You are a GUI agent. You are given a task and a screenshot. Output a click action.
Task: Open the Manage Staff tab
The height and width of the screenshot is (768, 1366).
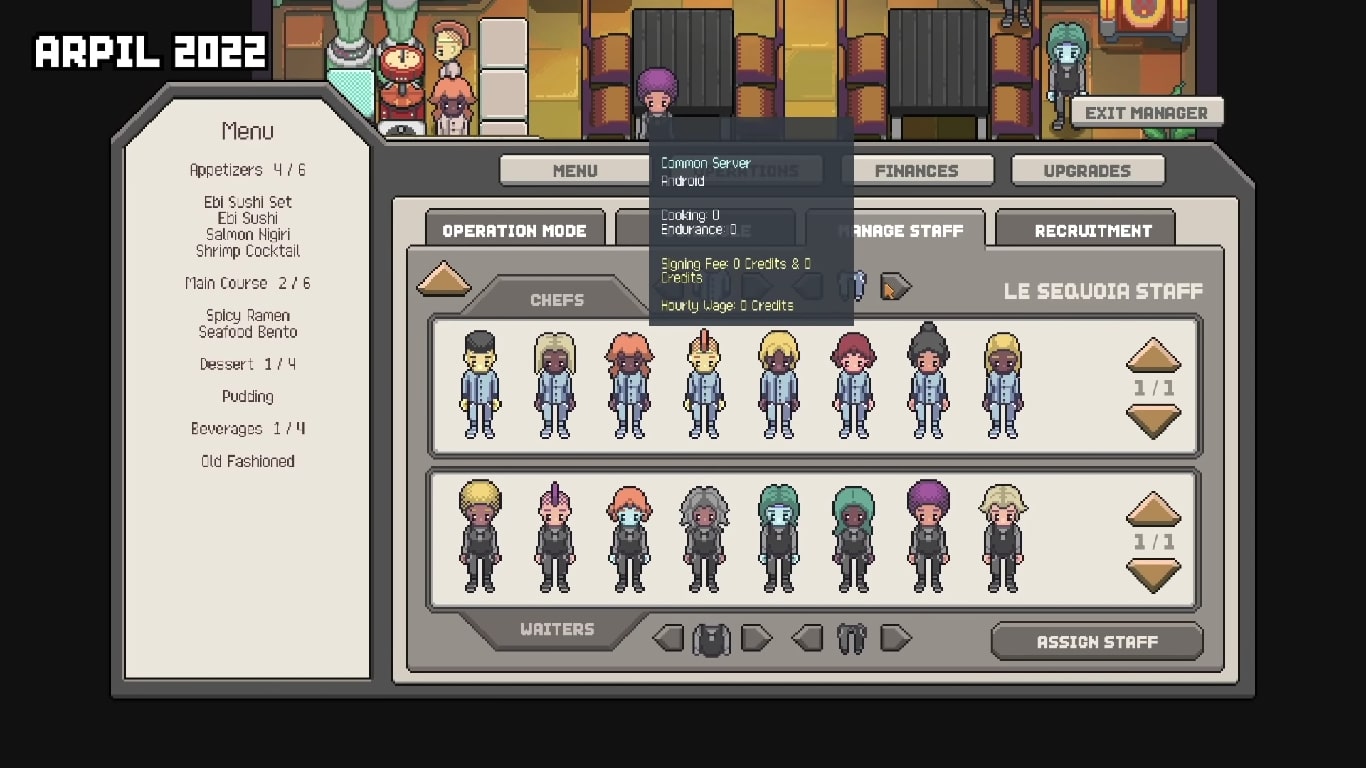(897, 230)
